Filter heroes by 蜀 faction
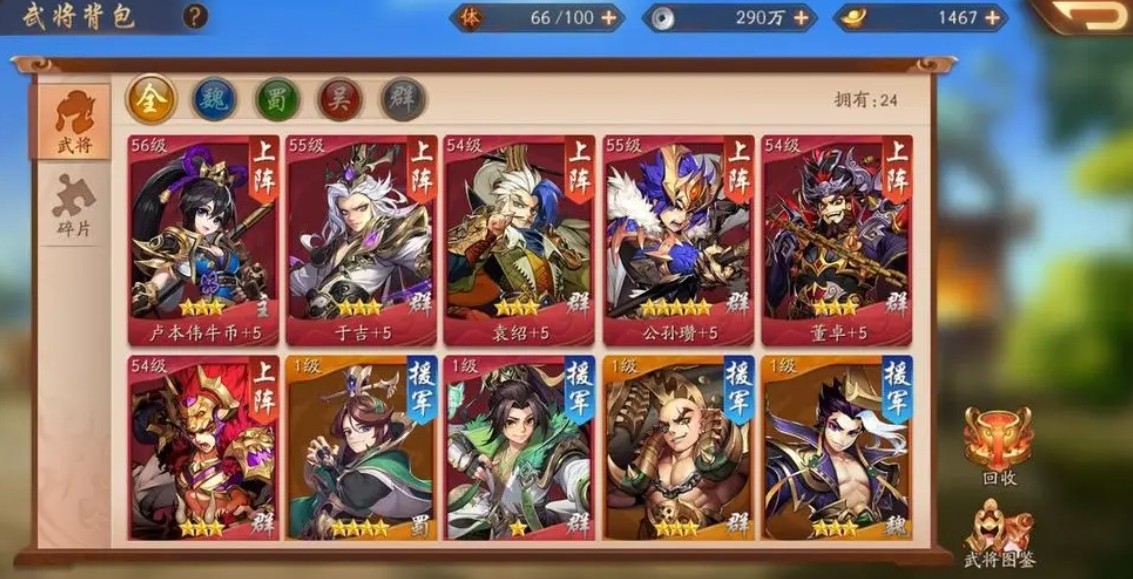 tap(277, 100)
